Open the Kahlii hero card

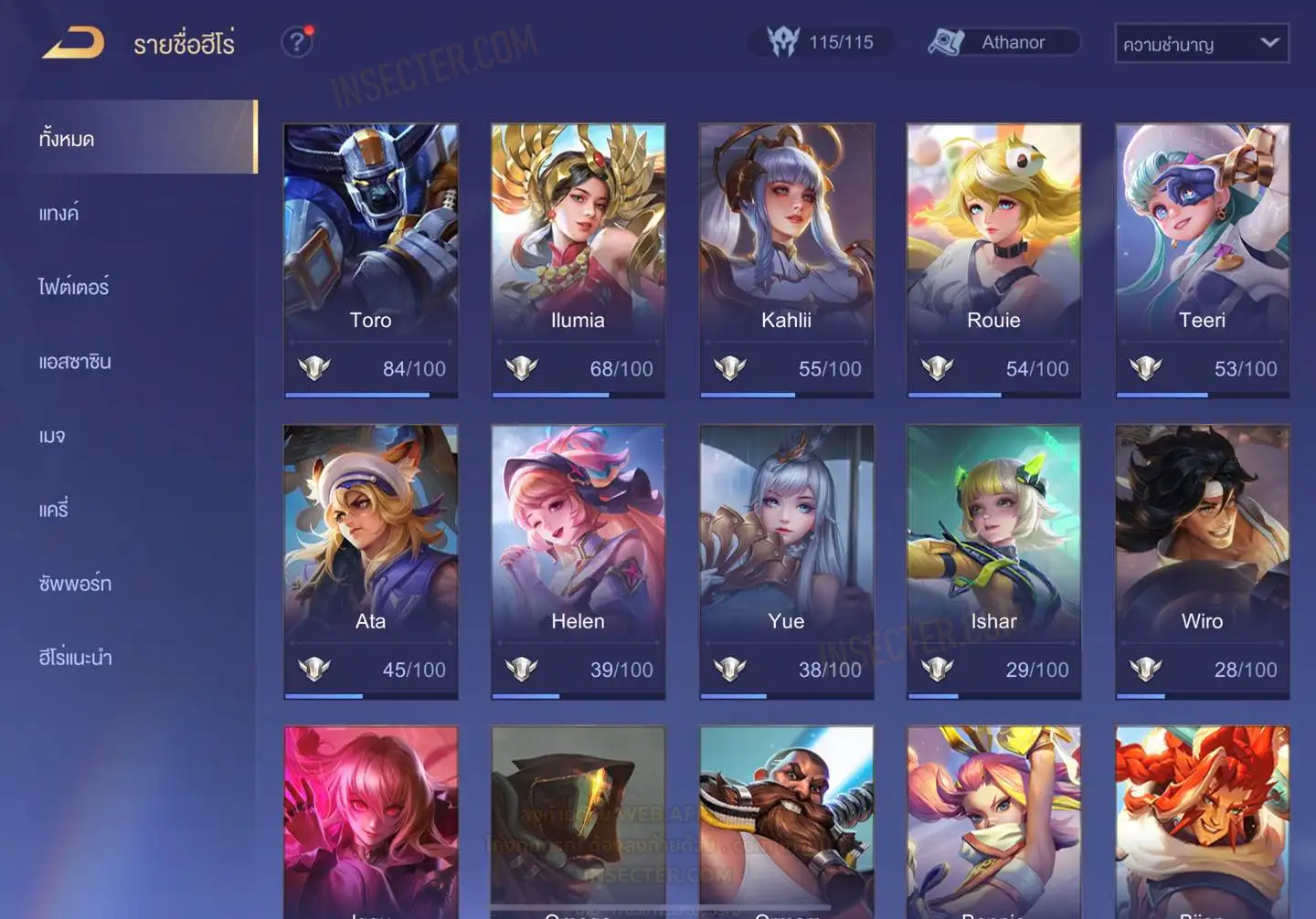[786, 260]
